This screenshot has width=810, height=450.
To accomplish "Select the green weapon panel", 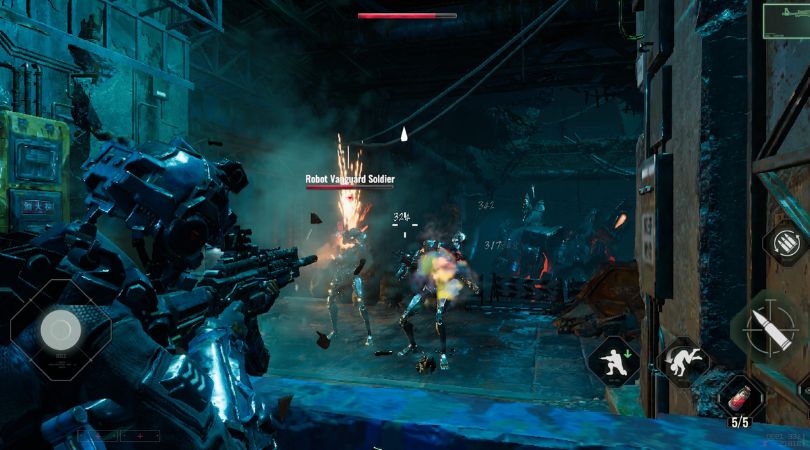I will click(785, 21).
